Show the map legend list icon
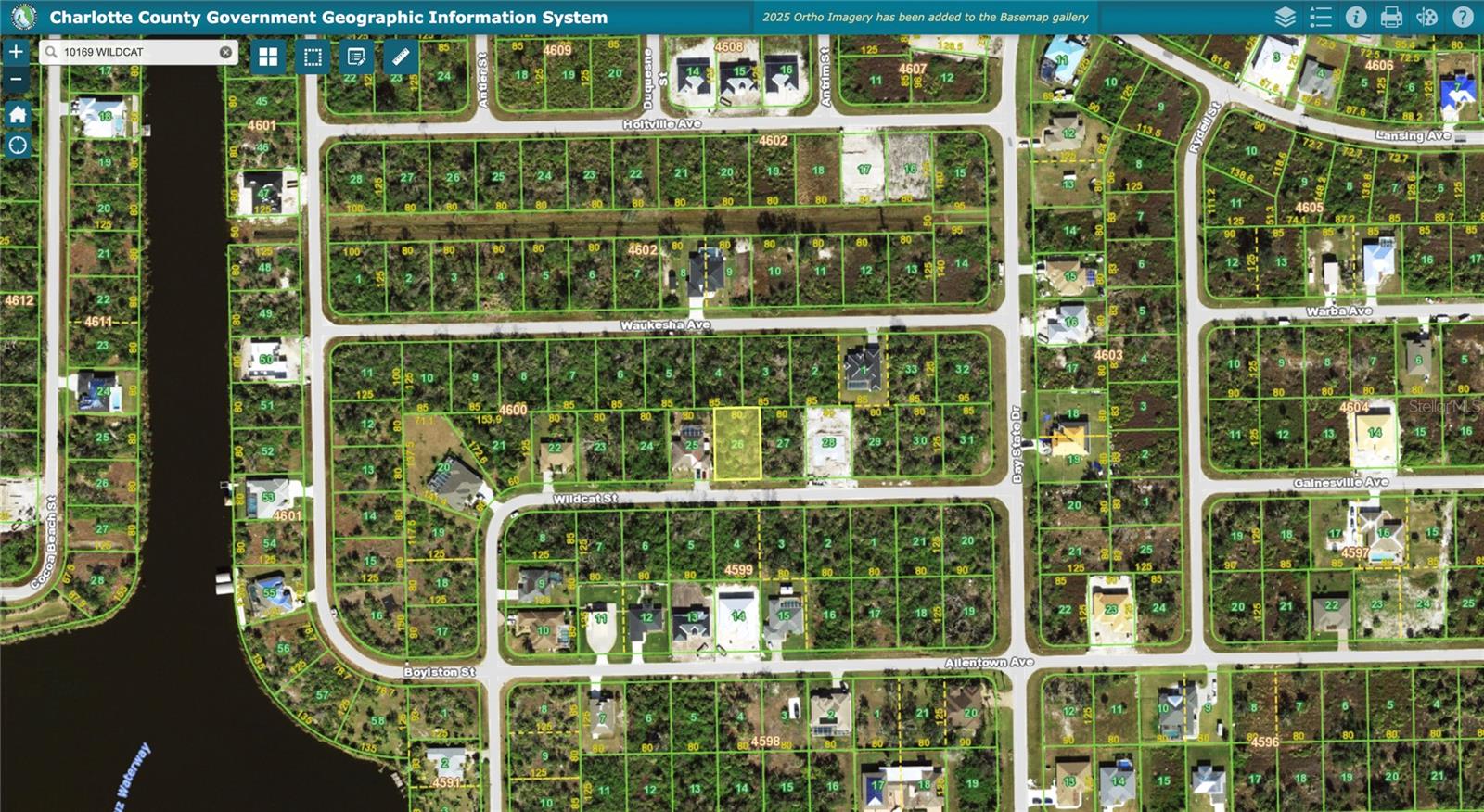 [x=1321, y=16]
